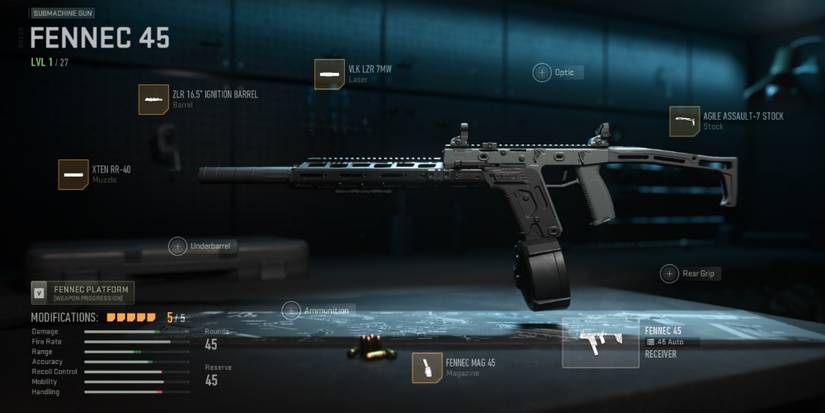Open the Ammunition attachment slot

point(291,310)
